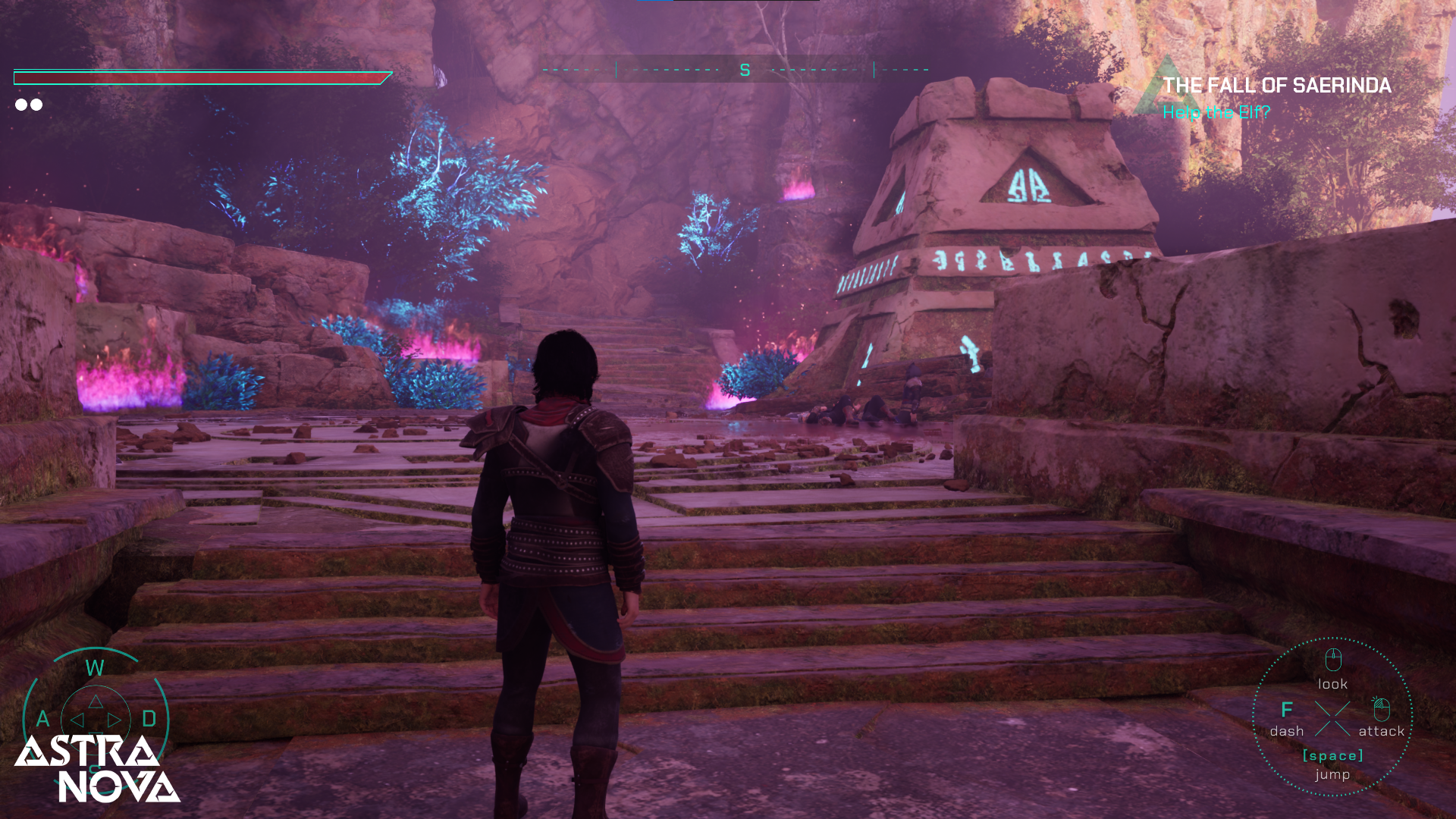Click the compass heading bar
This screenshot has height=819, width=1456.
[736, 70]
